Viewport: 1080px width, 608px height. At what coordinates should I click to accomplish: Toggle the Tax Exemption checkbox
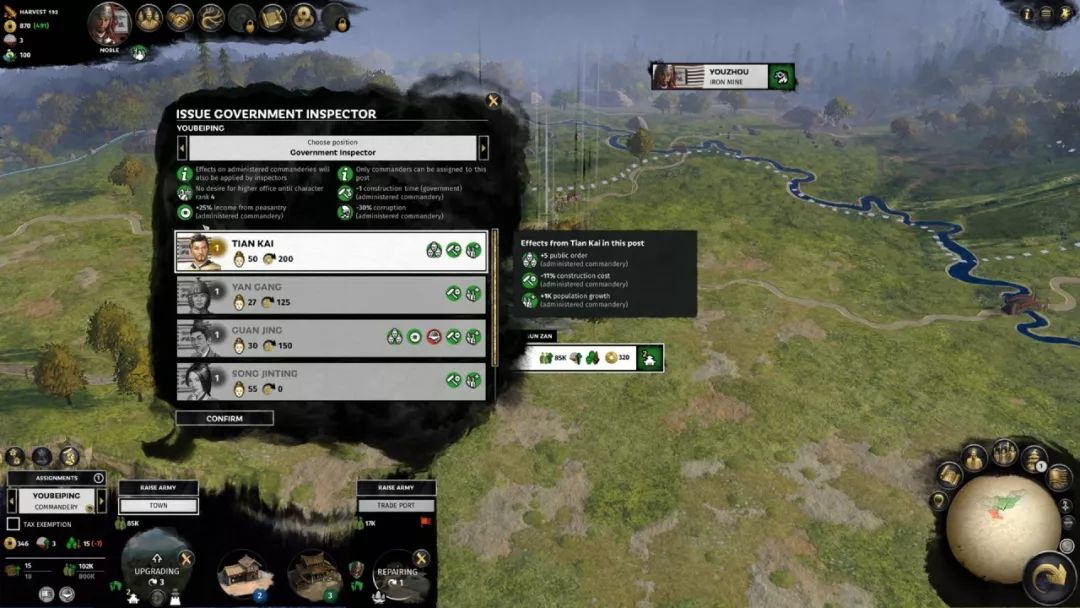click(13, 524)
